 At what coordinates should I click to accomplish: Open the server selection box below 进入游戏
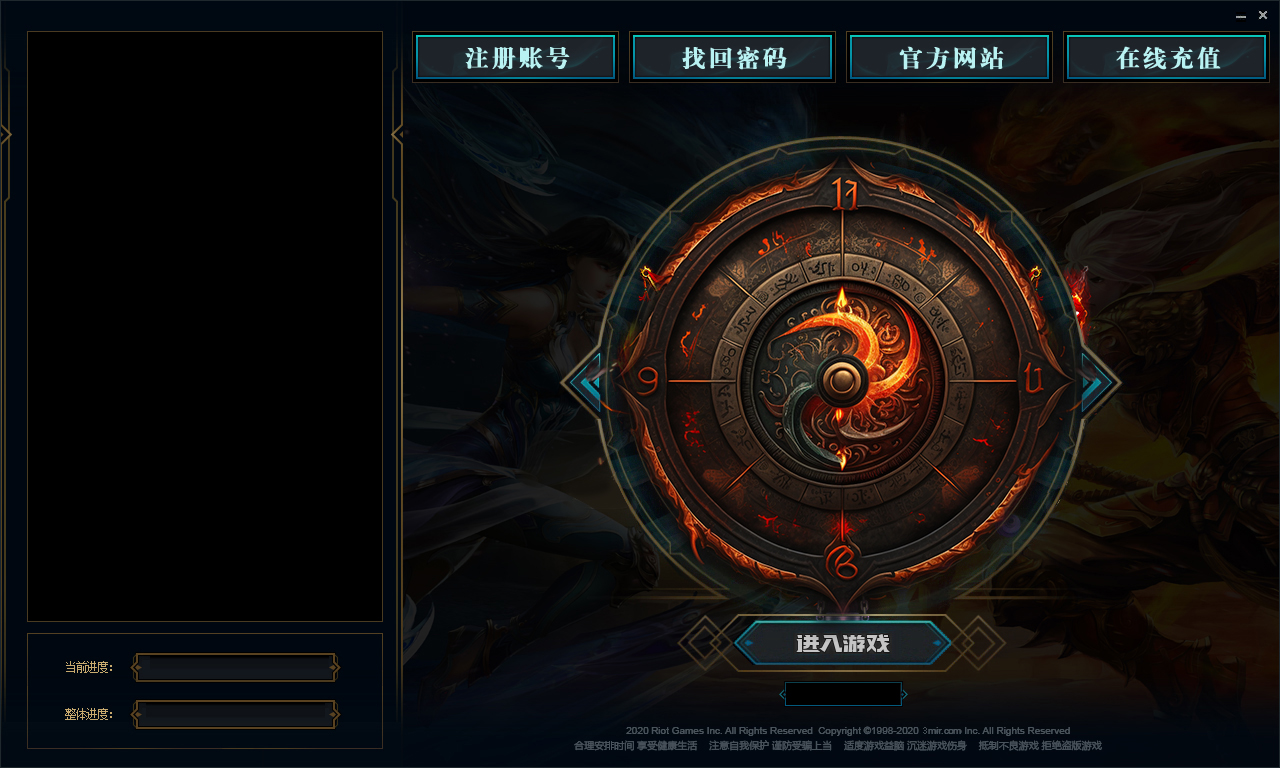[x=843, y=693]
